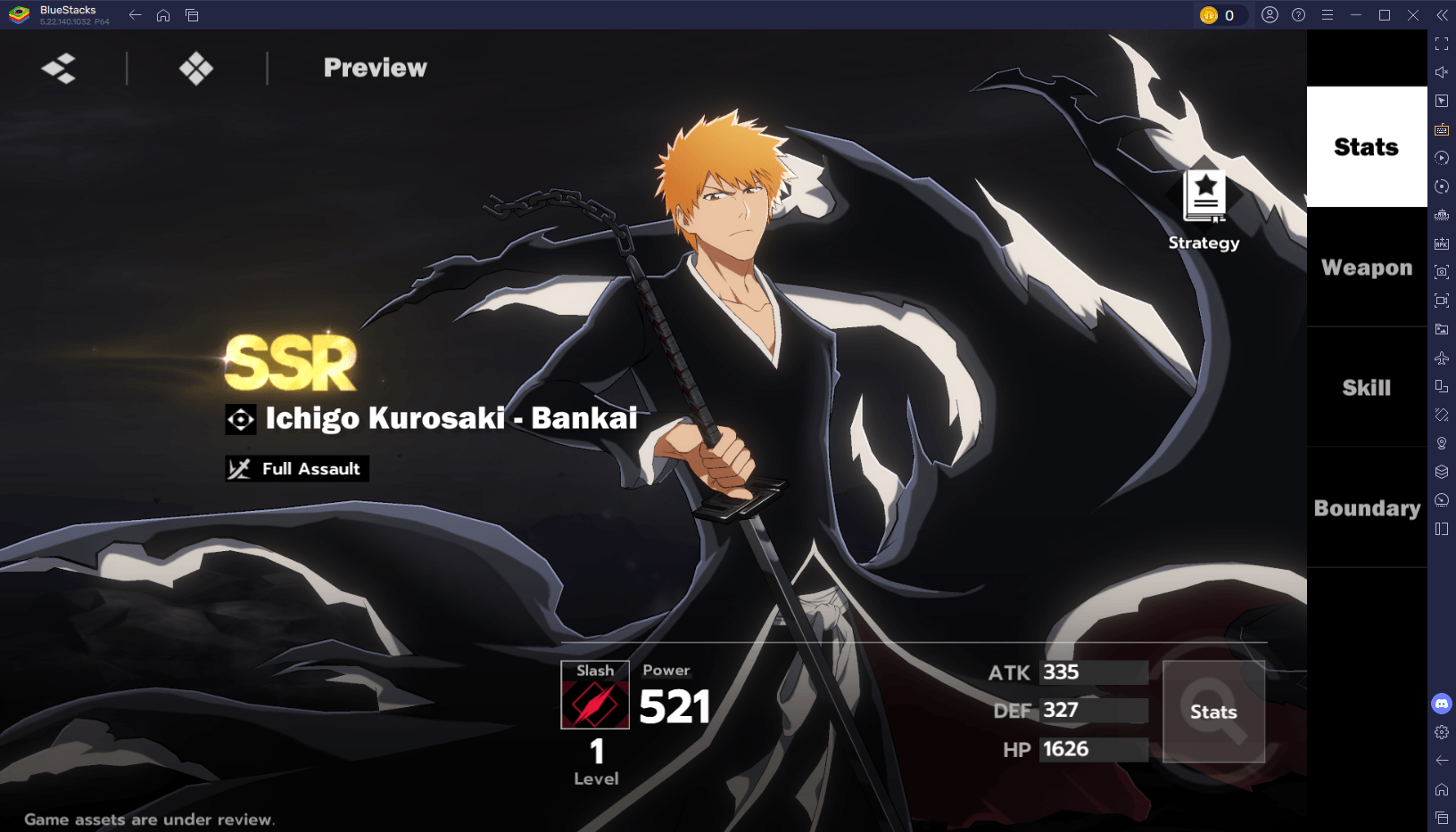Enable airplane mode from the sidebar

click(1443, 359)
